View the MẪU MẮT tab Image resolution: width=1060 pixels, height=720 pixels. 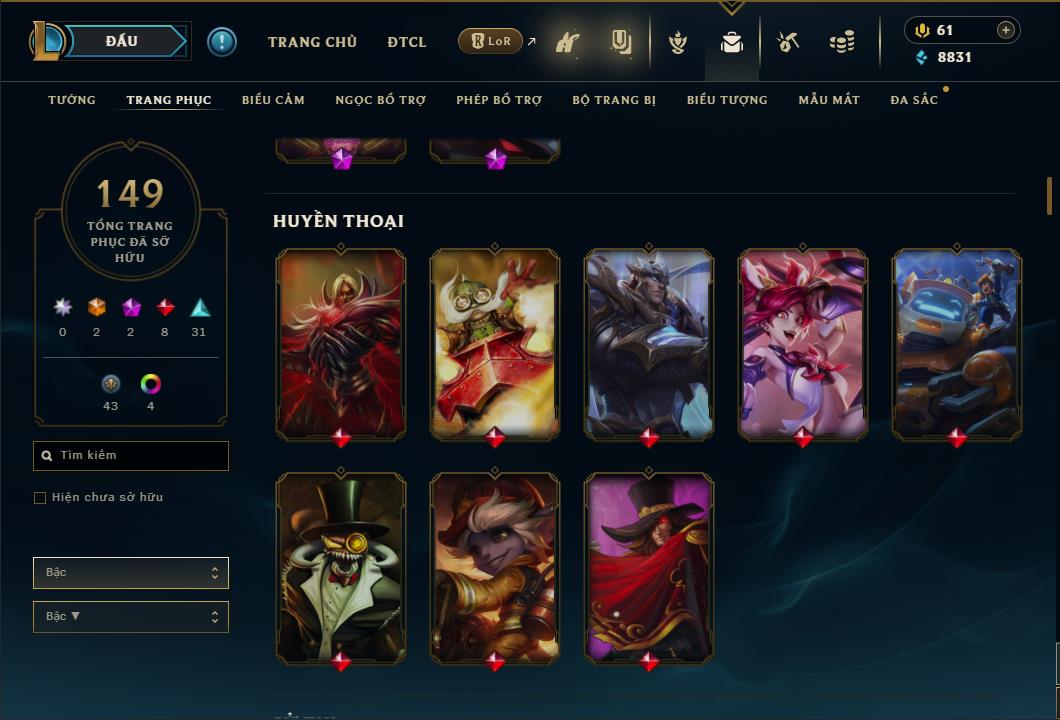[829, 100]
